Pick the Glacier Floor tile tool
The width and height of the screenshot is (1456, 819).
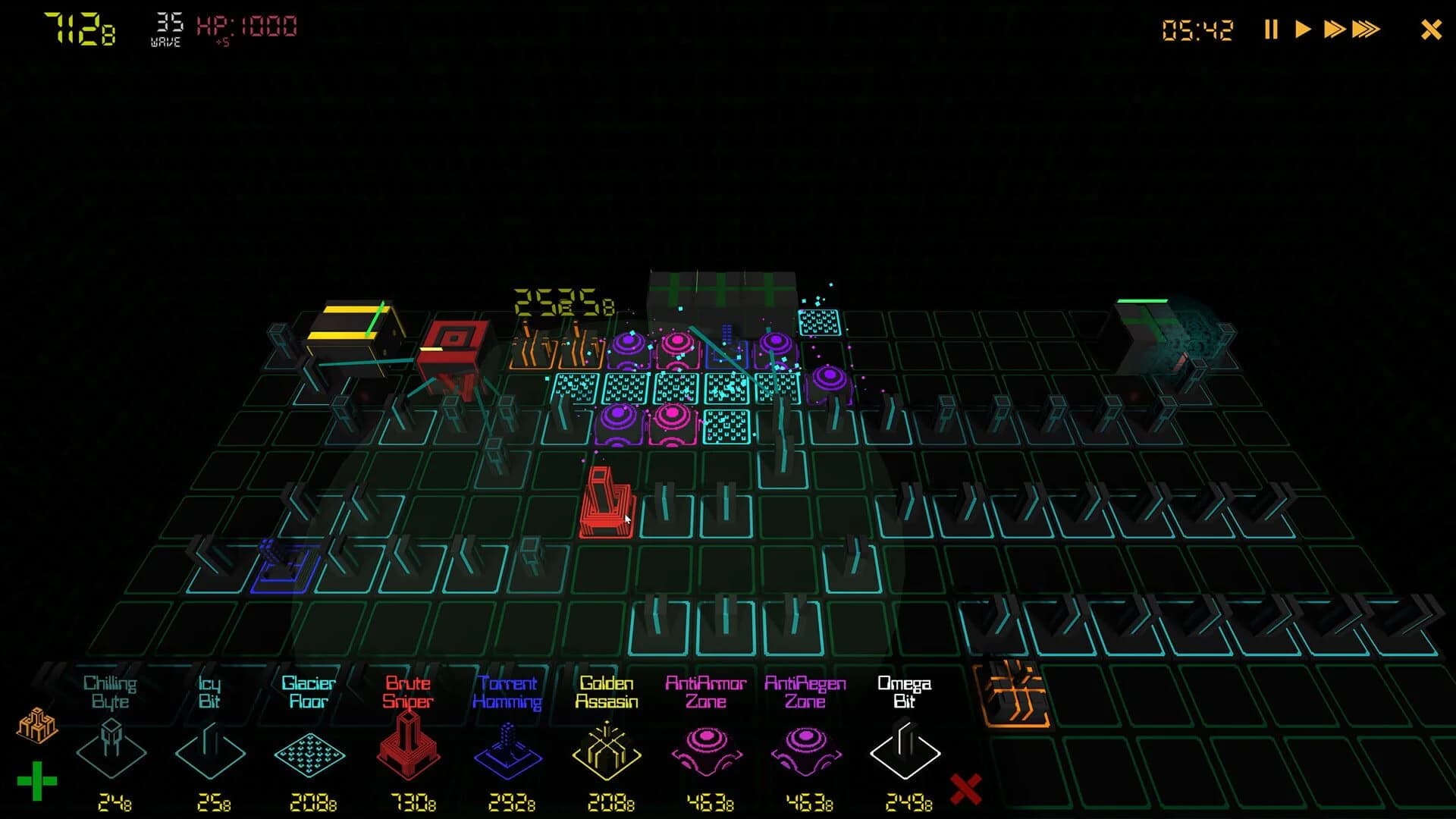(x=309, y=755)
